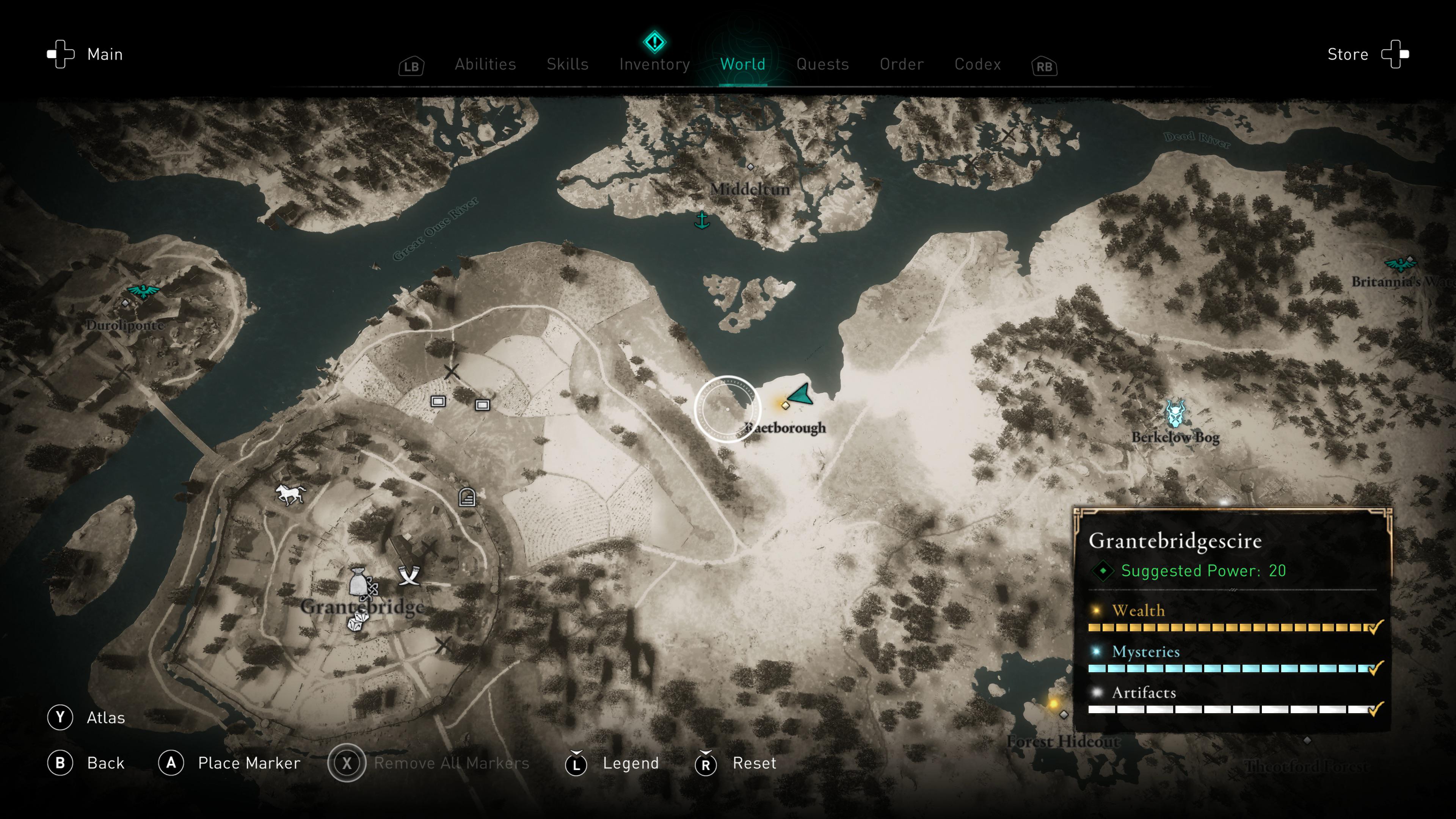Go to the Inventory tab
The height and width of the screenshot is (819, 1456).
pyautogui.click(x=654, y=64)
